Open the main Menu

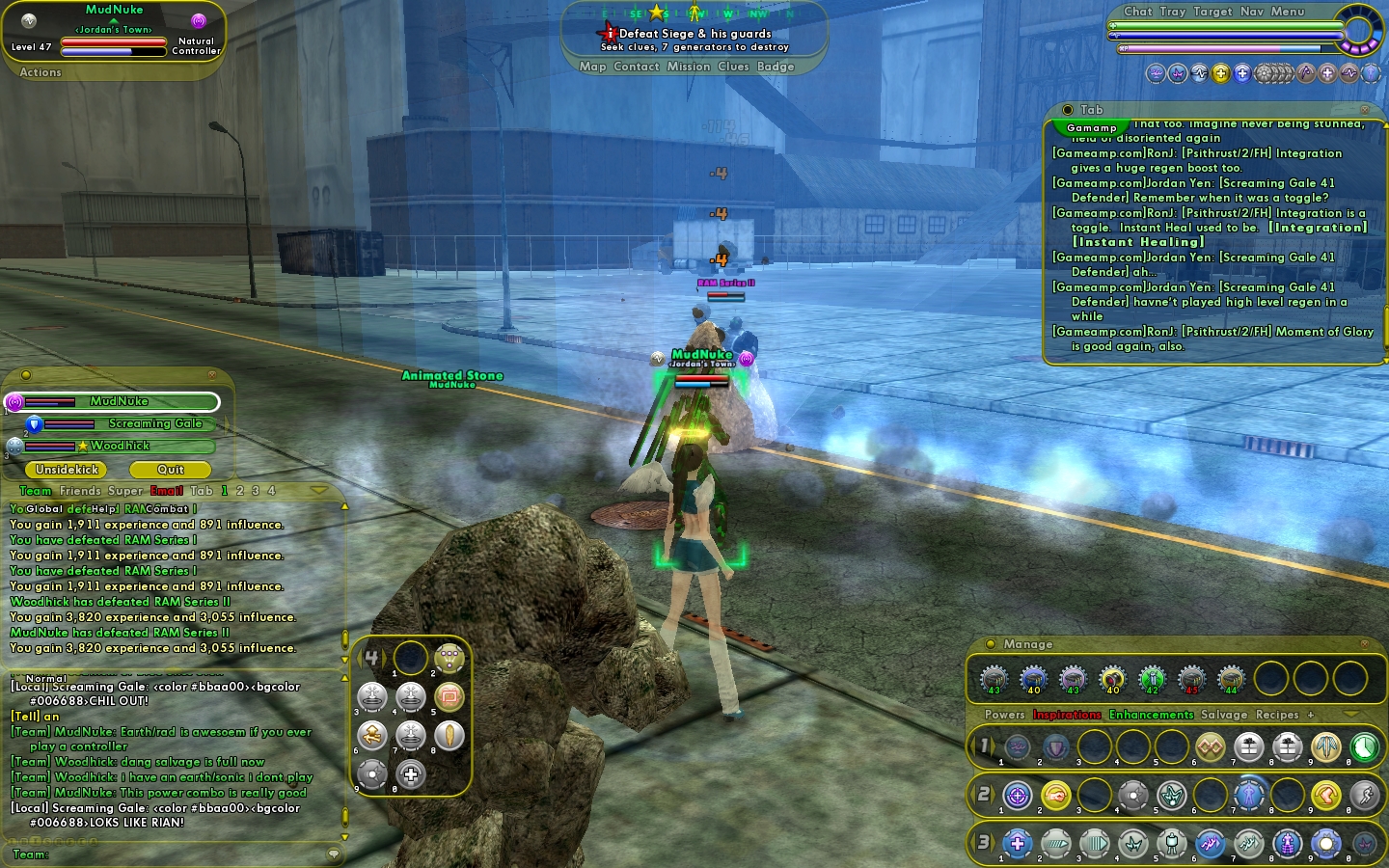click(x=1287, y=12)
